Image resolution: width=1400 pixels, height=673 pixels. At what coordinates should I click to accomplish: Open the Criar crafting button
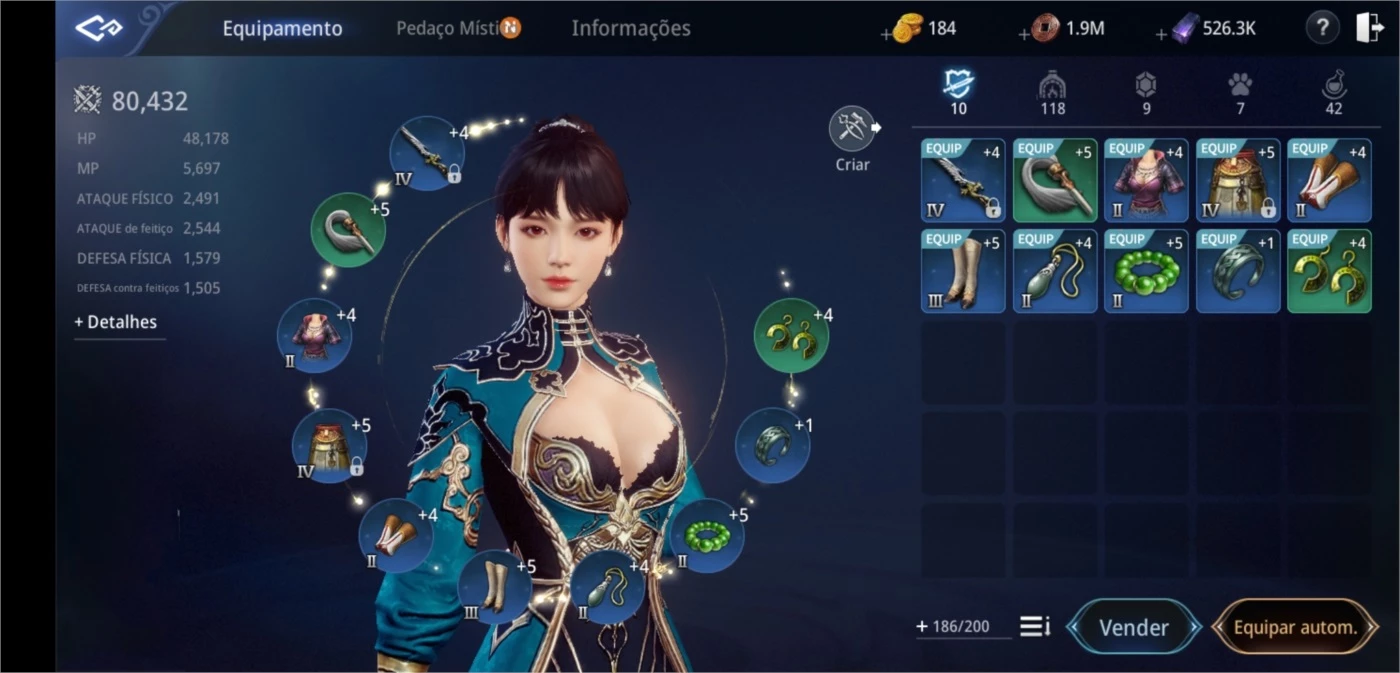853,130
